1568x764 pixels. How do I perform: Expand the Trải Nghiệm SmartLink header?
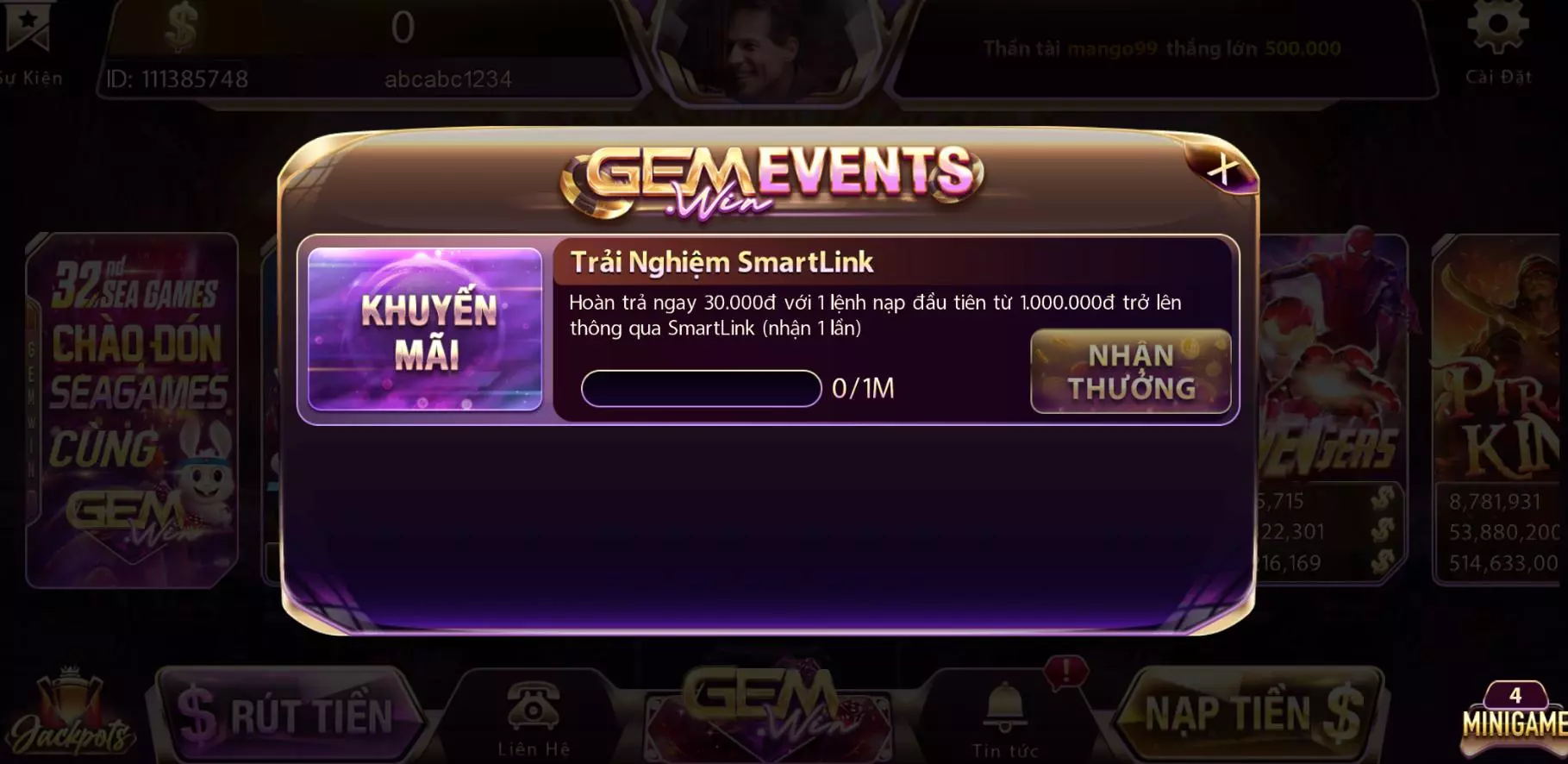coord(722,263)
